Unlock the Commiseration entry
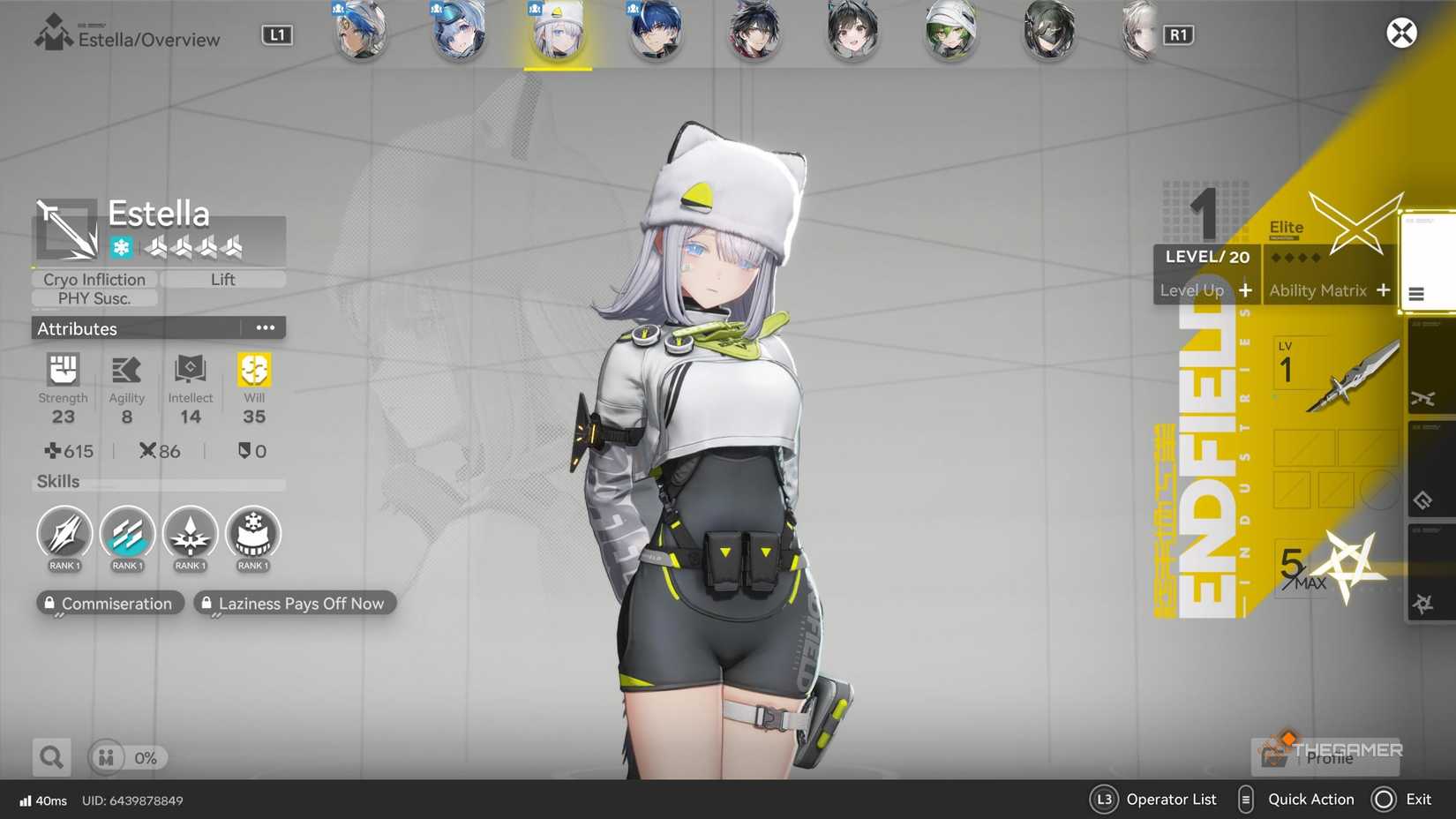Viewport: 1456px width, 819px height. tap(109, 603)
